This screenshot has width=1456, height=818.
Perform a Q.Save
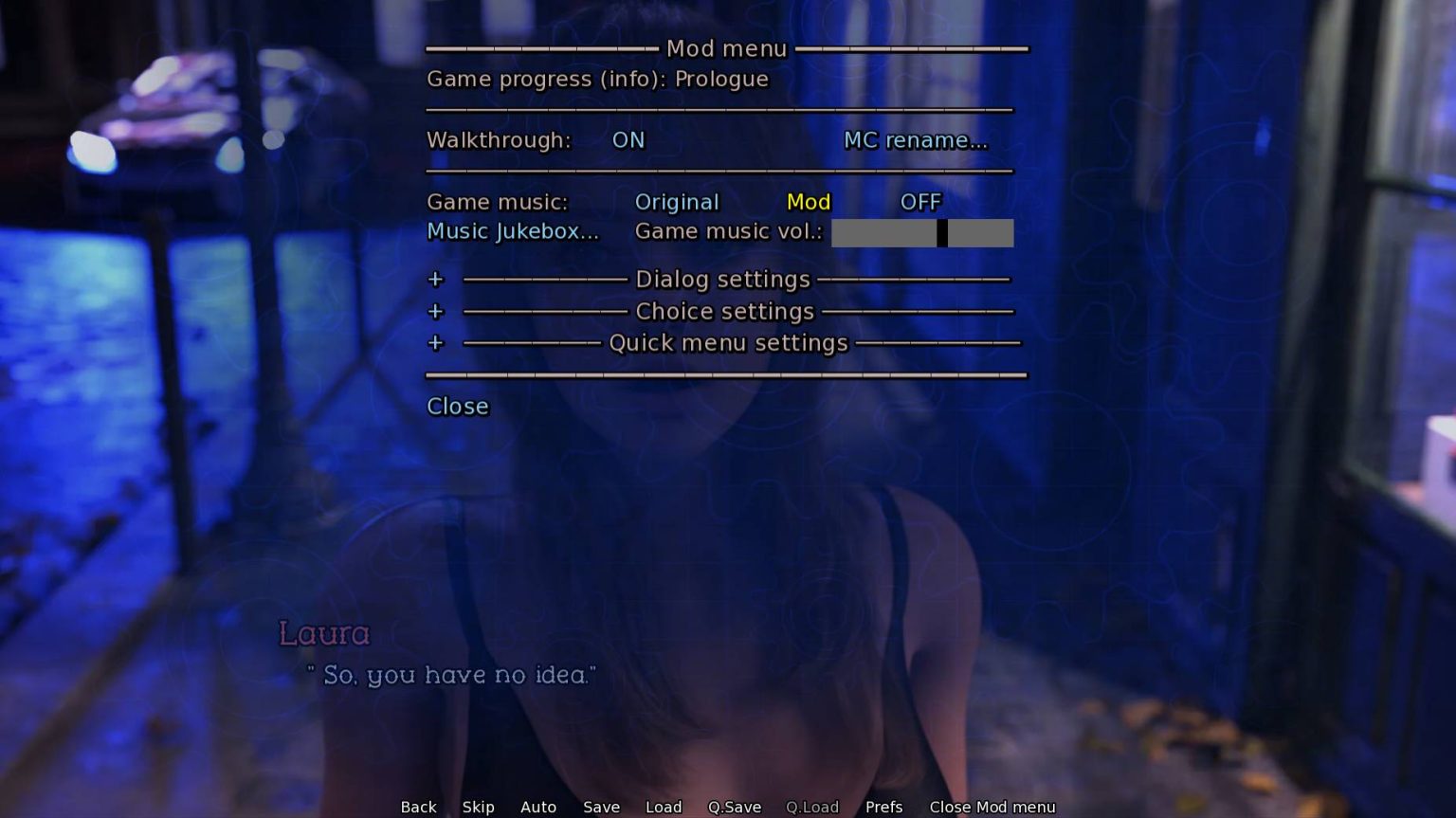(x=735, y=807)
